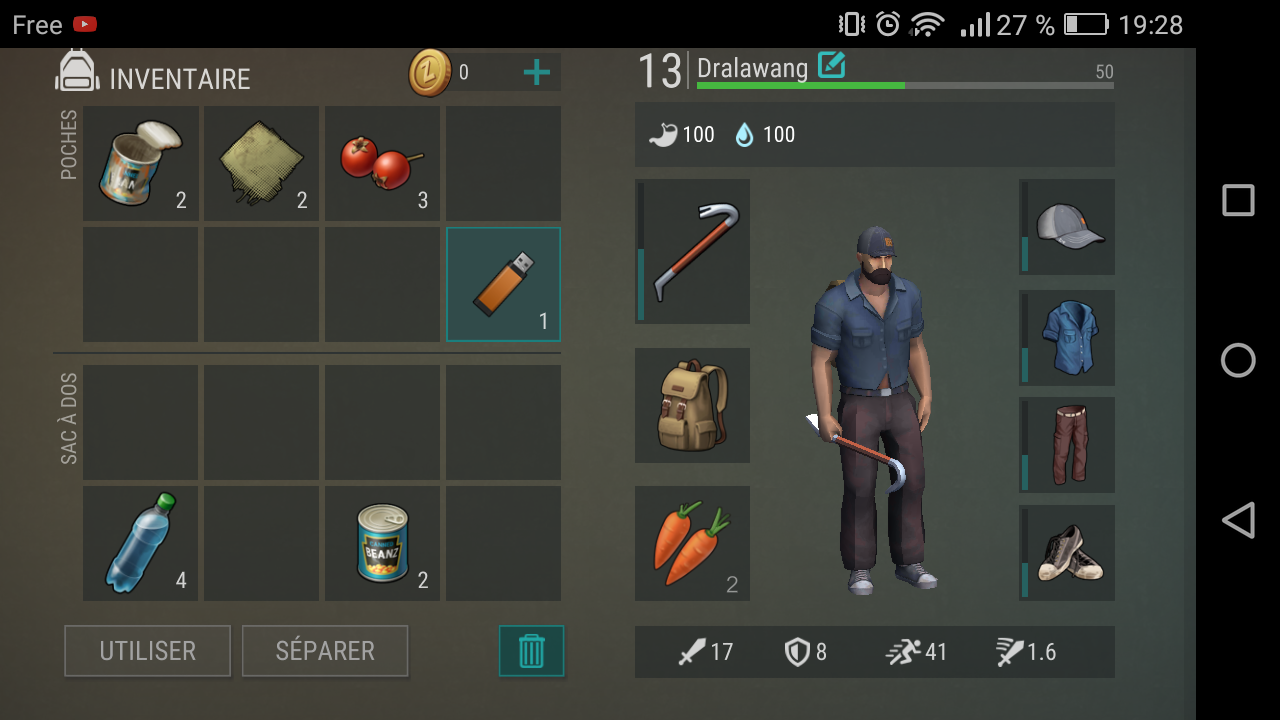Tap the sneakers footwear slot
The height and width of the screenshot is (720, 1280).
coord(1067,552)
